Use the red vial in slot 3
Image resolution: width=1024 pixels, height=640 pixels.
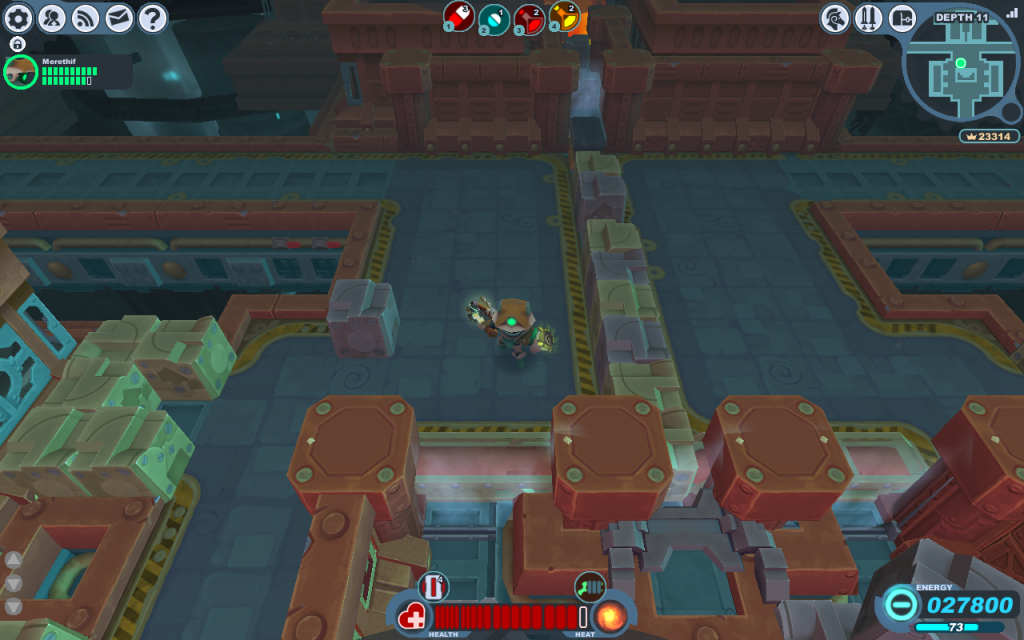point(529,18)
